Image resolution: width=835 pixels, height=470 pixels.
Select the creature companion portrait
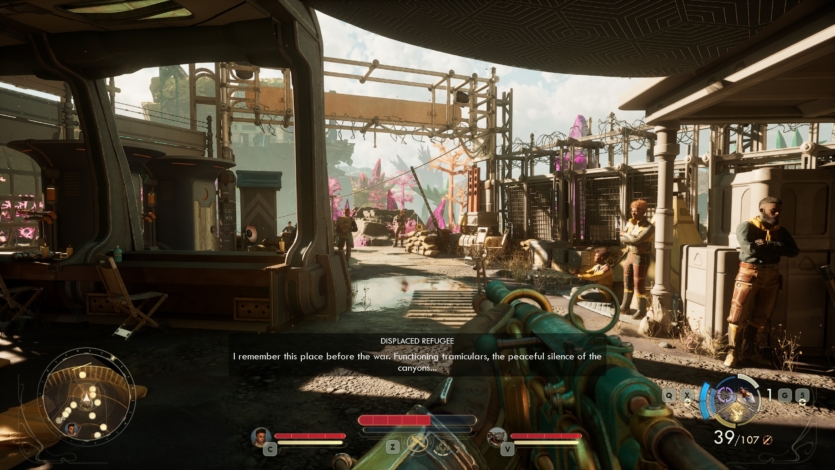coord(497,436)
